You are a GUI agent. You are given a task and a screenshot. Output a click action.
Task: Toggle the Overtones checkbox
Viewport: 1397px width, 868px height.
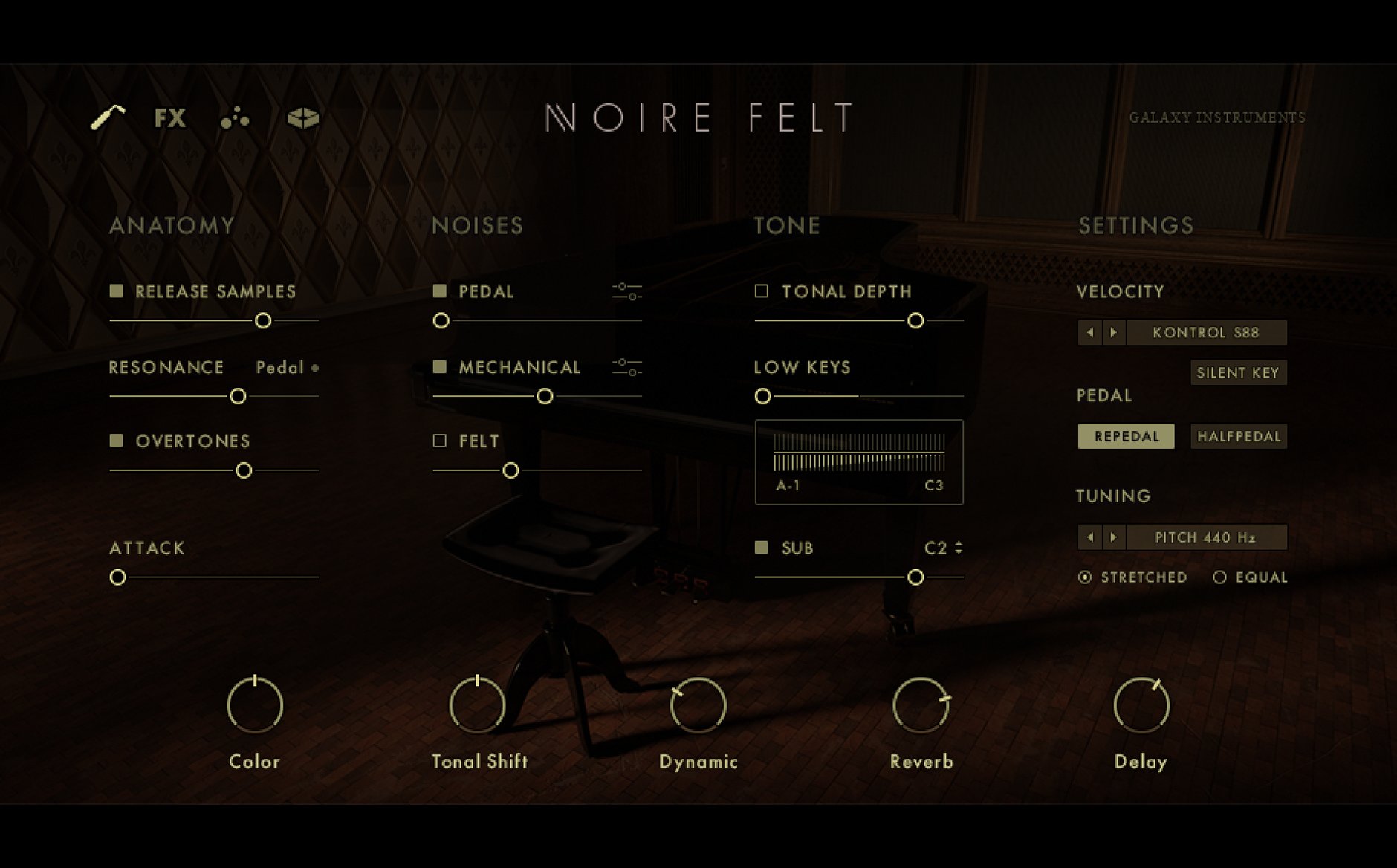pos(117,441)
